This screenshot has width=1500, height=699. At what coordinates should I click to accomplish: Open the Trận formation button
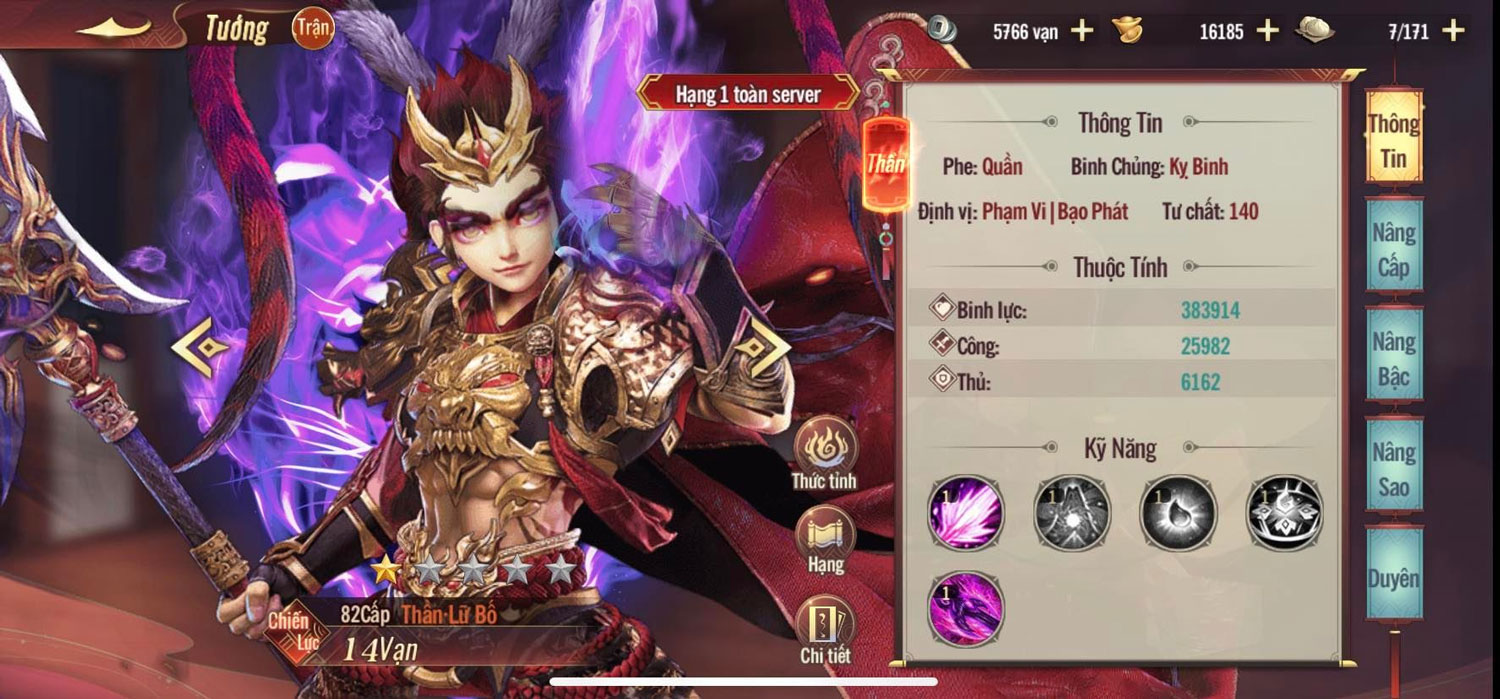(312, 29)
